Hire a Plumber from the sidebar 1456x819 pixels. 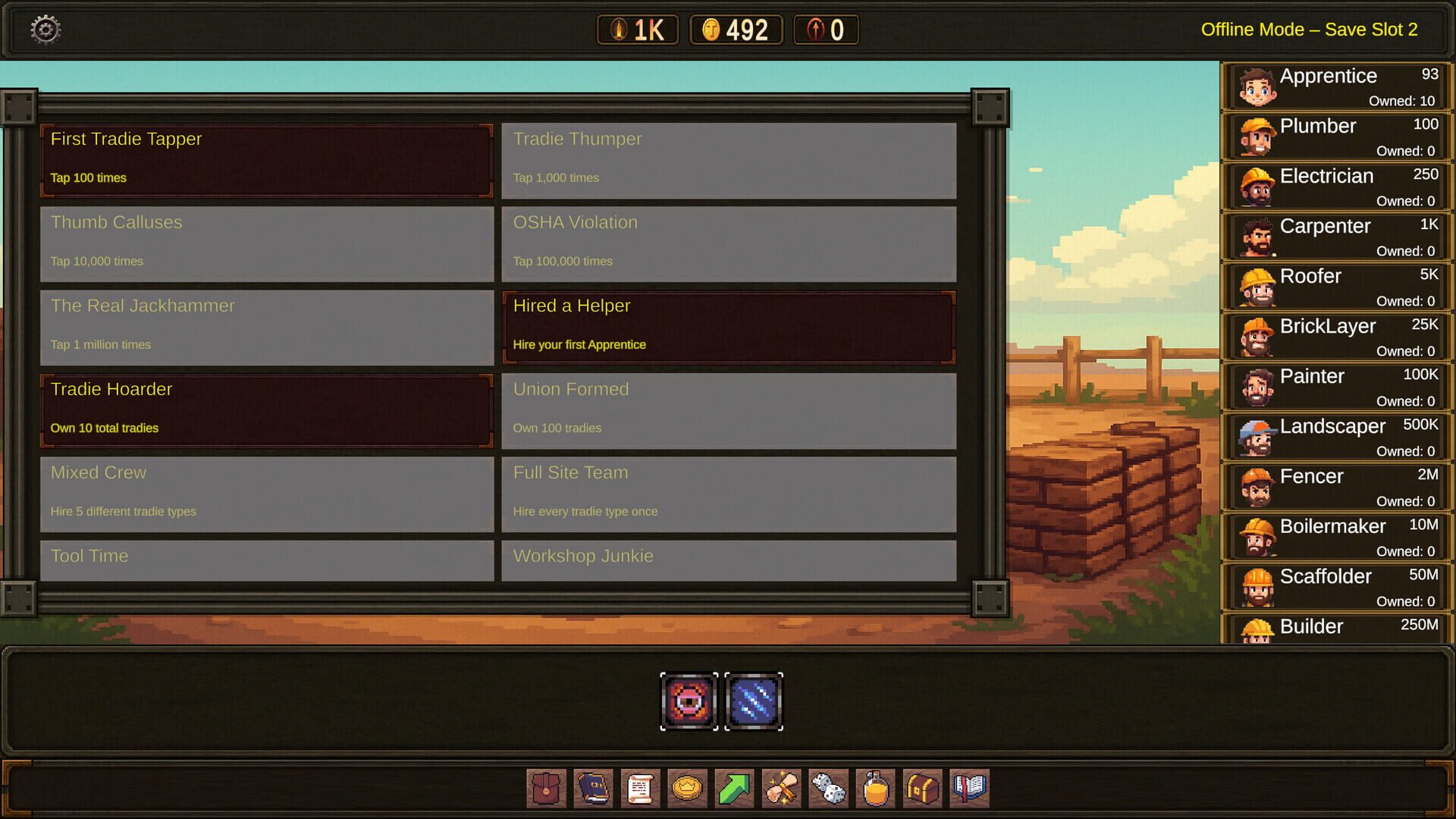1336,136
